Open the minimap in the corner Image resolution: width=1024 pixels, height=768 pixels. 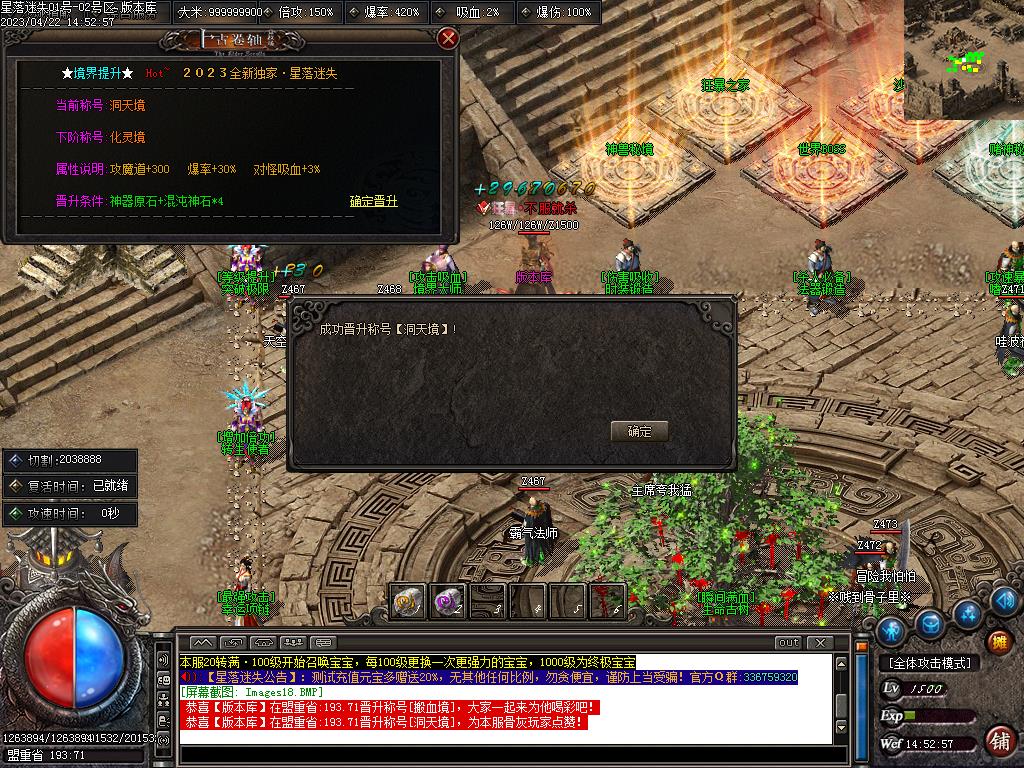pyautogui.click(x=964, y=60)
